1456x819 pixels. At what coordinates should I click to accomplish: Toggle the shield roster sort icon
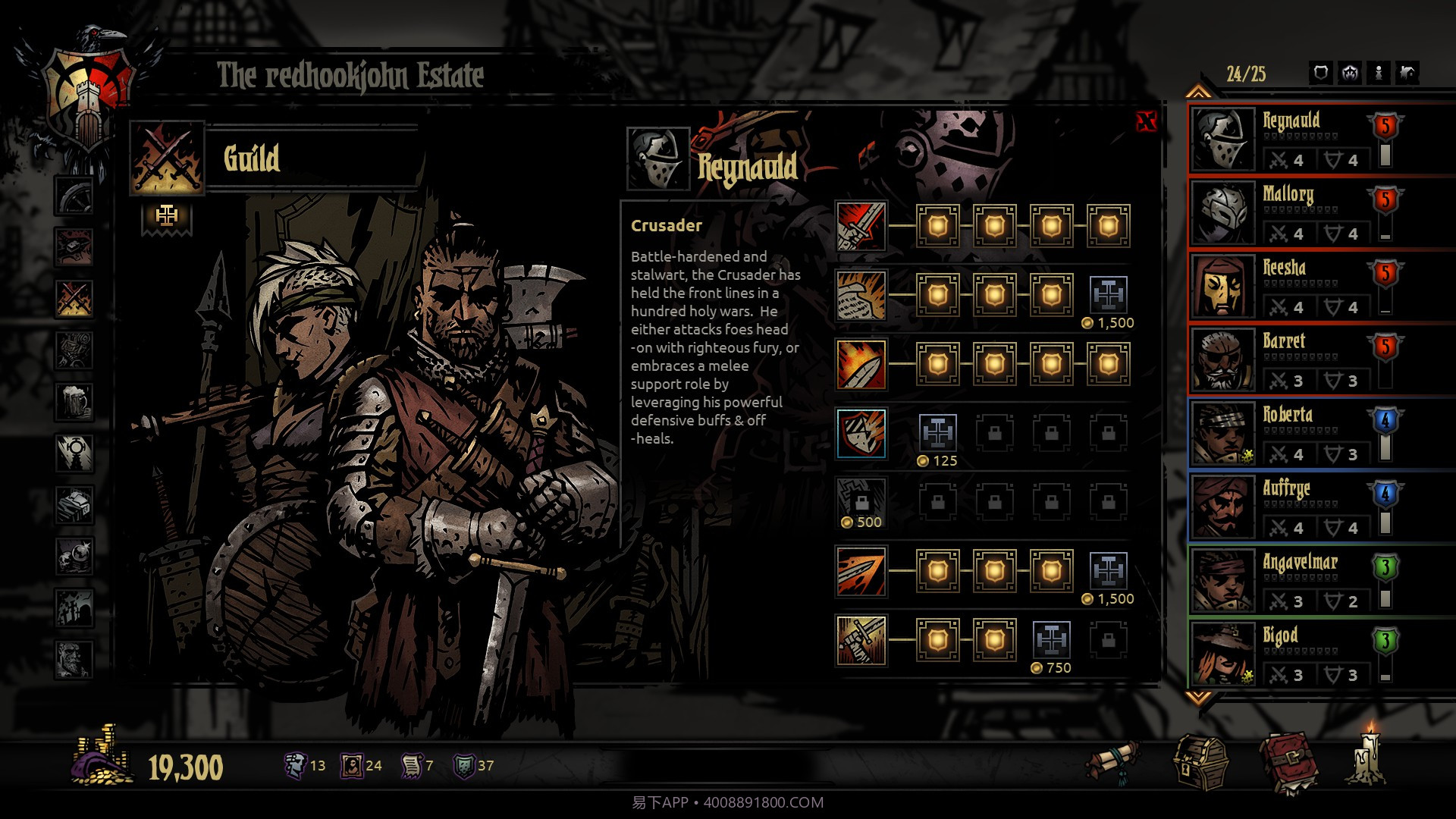click(1321, 74)
